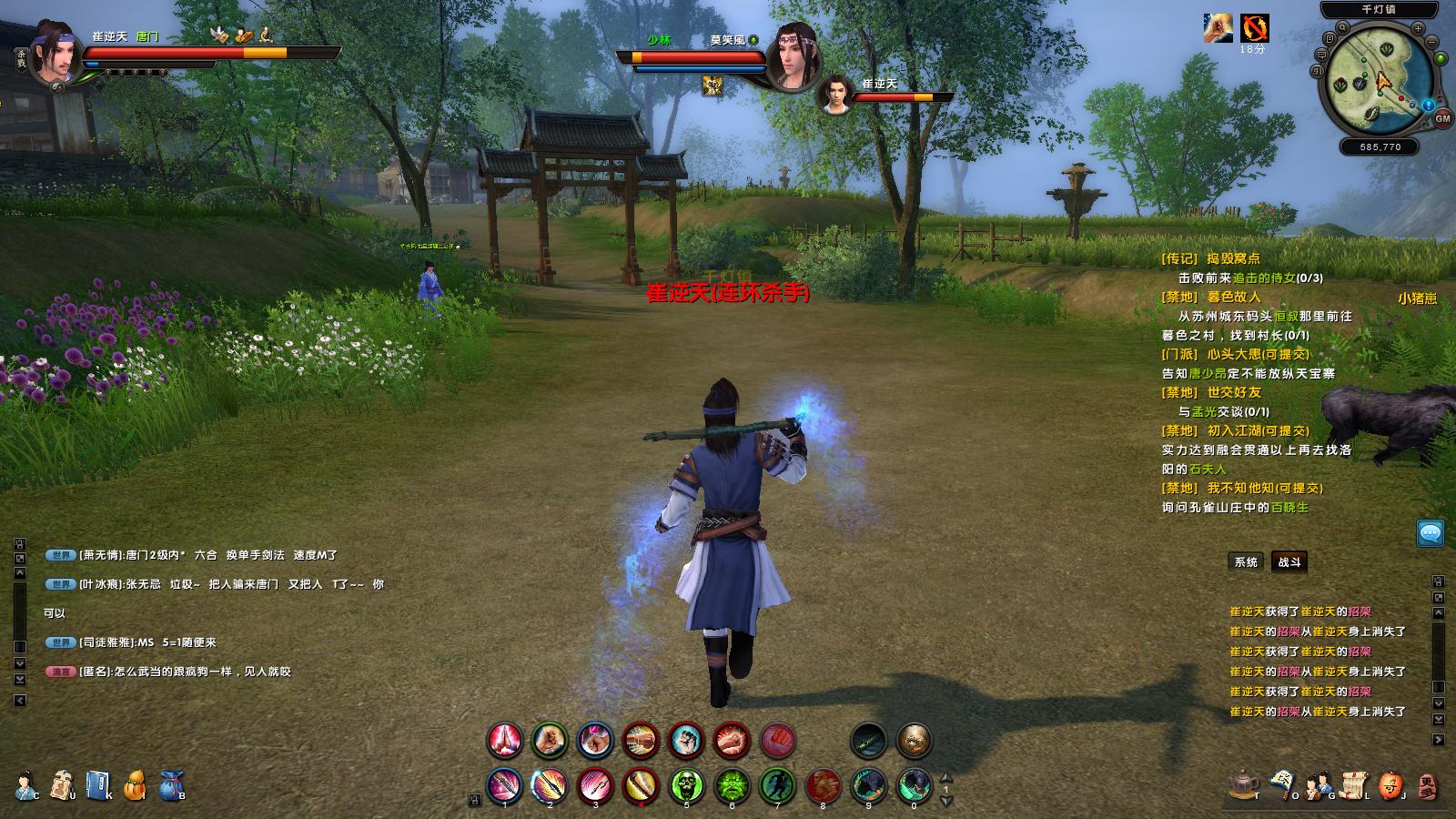Open the blue pouch bag icon
Viewport: 1456px width, 819px height.
tap(171, 784)
